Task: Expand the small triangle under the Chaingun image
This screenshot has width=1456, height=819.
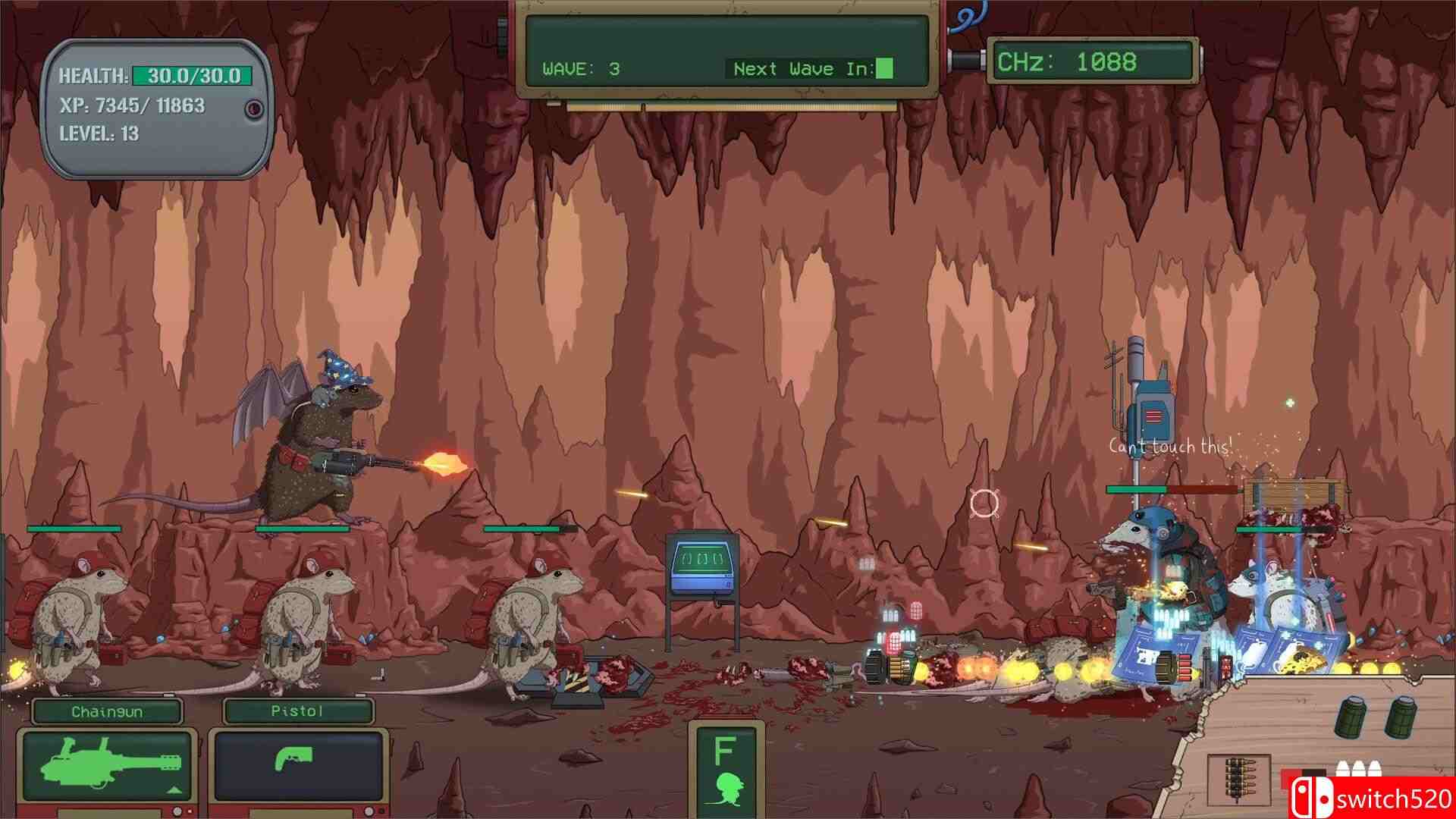Action: click(x=174, y=790)
